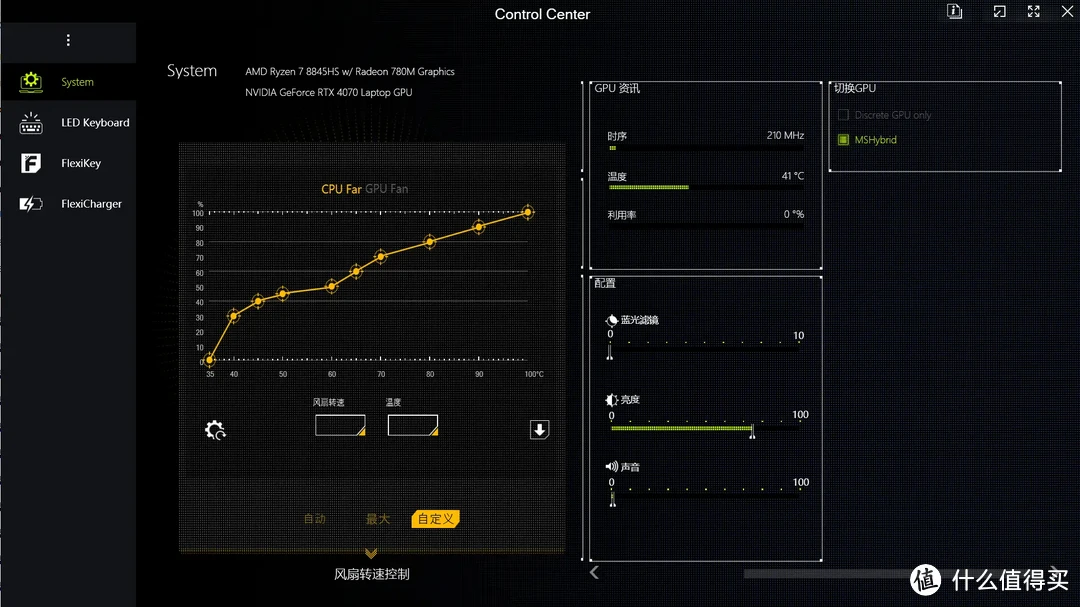Click the 风扇转速 fan speed input box

(x=340, y=425)
